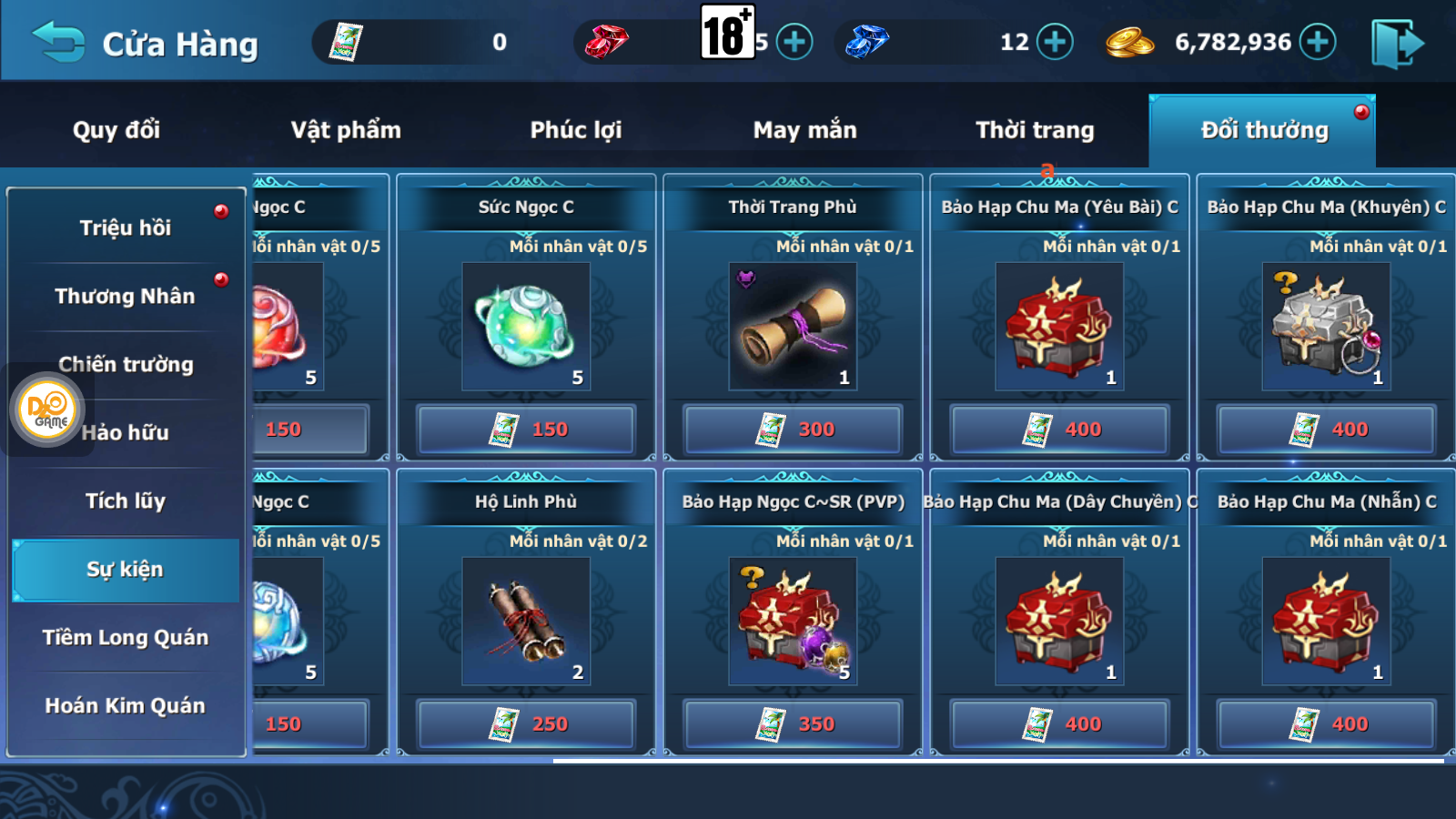Buy Hộ Linh Phù for 250
This screenshot has width=1456, height=819.
pos(526,723)
